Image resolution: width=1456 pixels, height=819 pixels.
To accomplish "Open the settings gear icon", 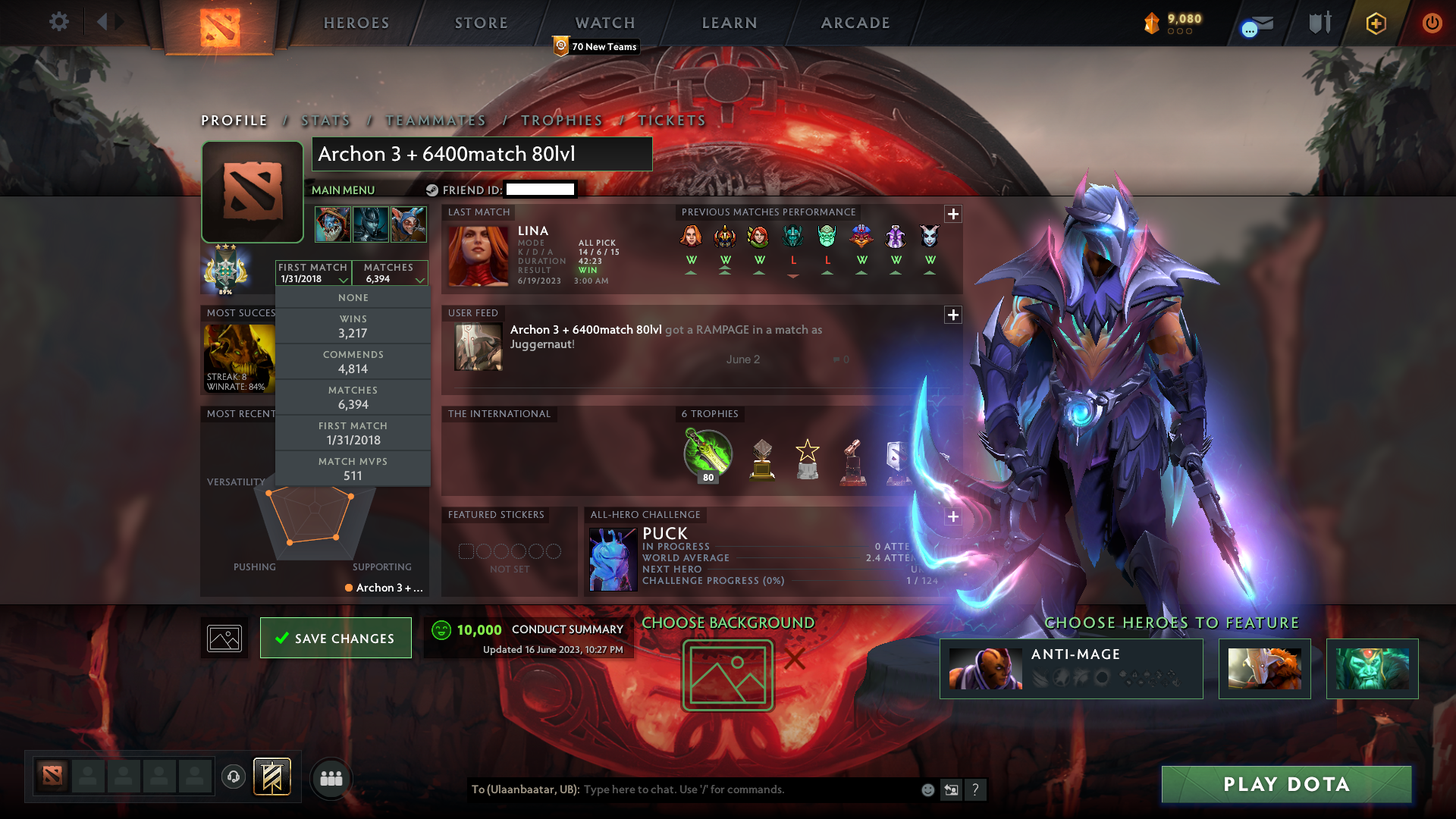I will pyautogui.click(x=59, y=22).
